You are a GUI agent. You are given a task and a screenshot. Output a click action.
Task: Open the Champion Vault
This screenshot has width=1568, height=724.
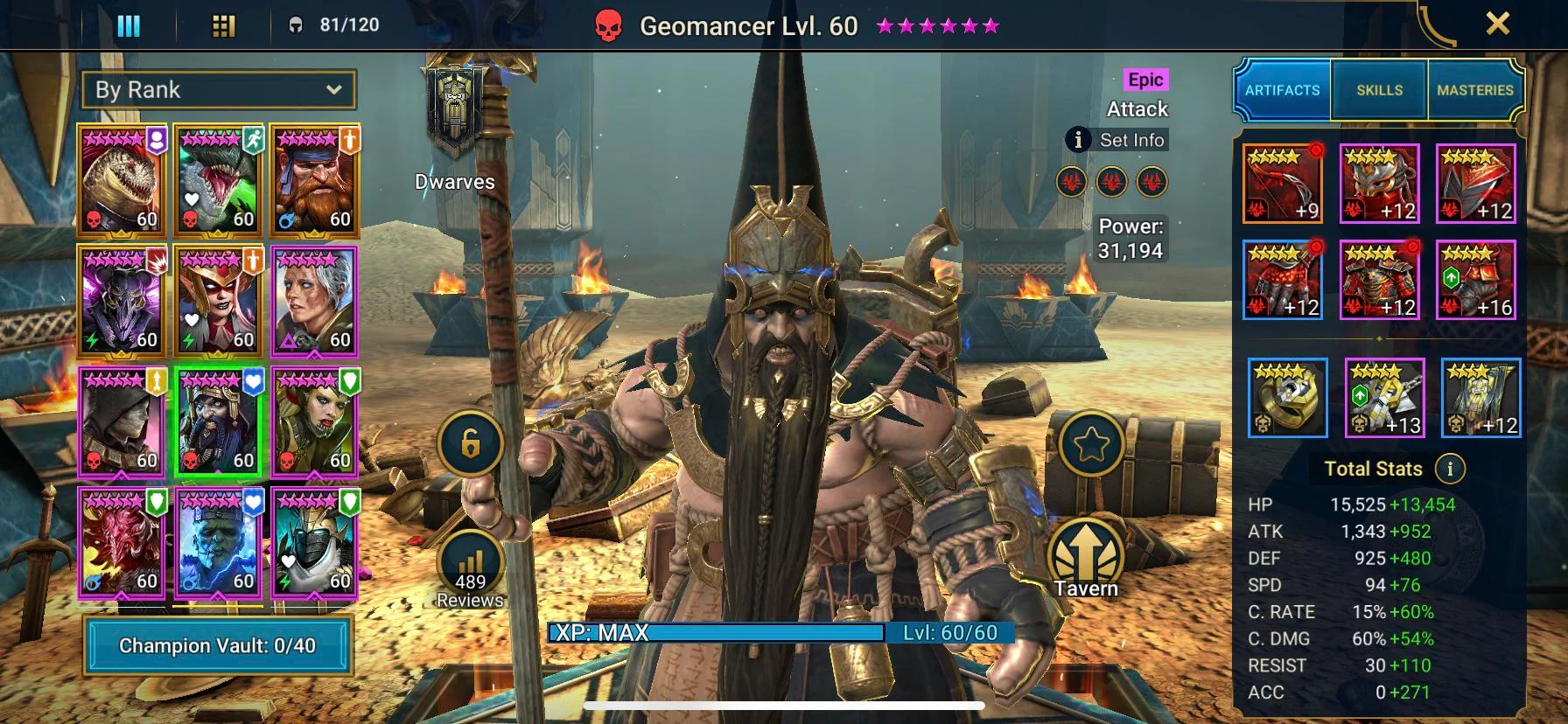(218, 645)
